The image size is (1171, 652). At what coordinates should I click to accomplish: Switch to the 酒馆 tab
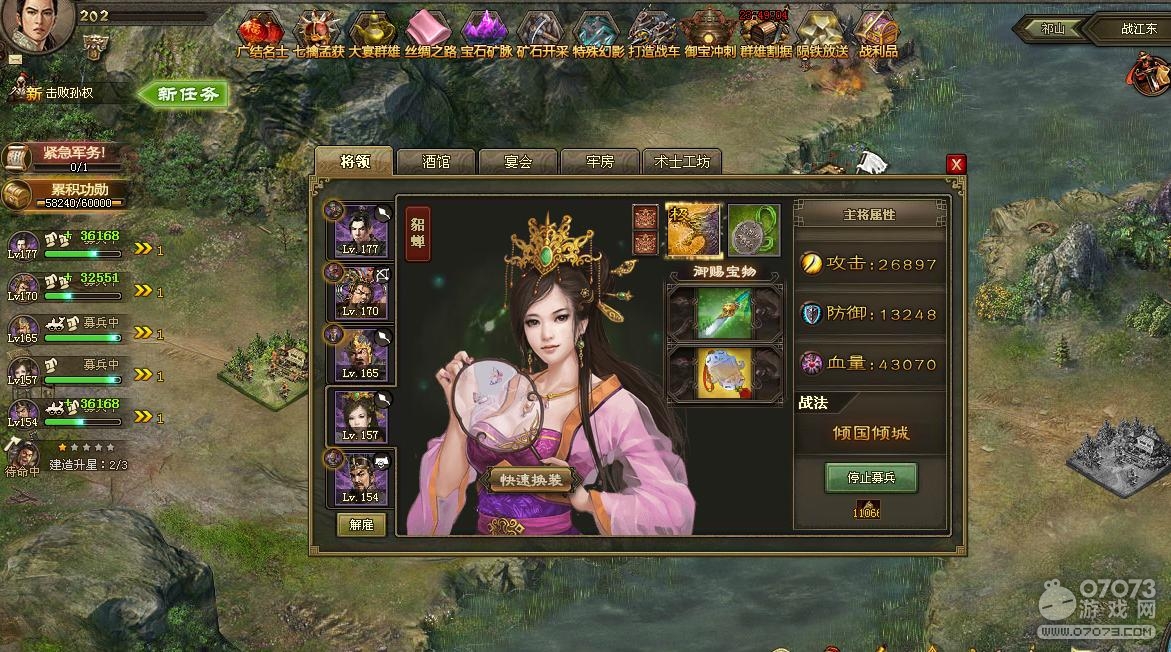coord(436,161)
